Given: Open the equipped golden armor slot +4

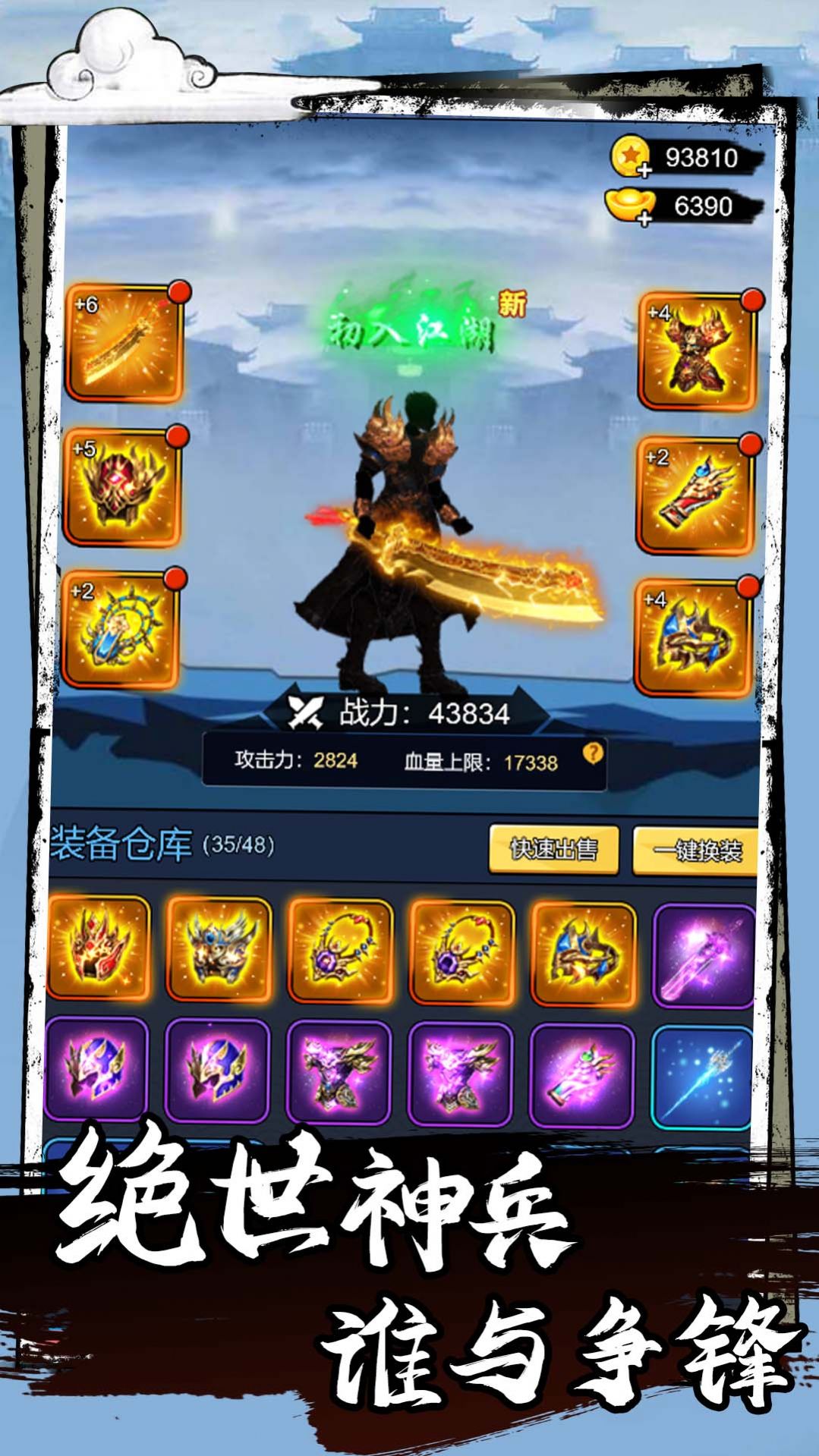Looking at the screenshot, I should point(697,351).
